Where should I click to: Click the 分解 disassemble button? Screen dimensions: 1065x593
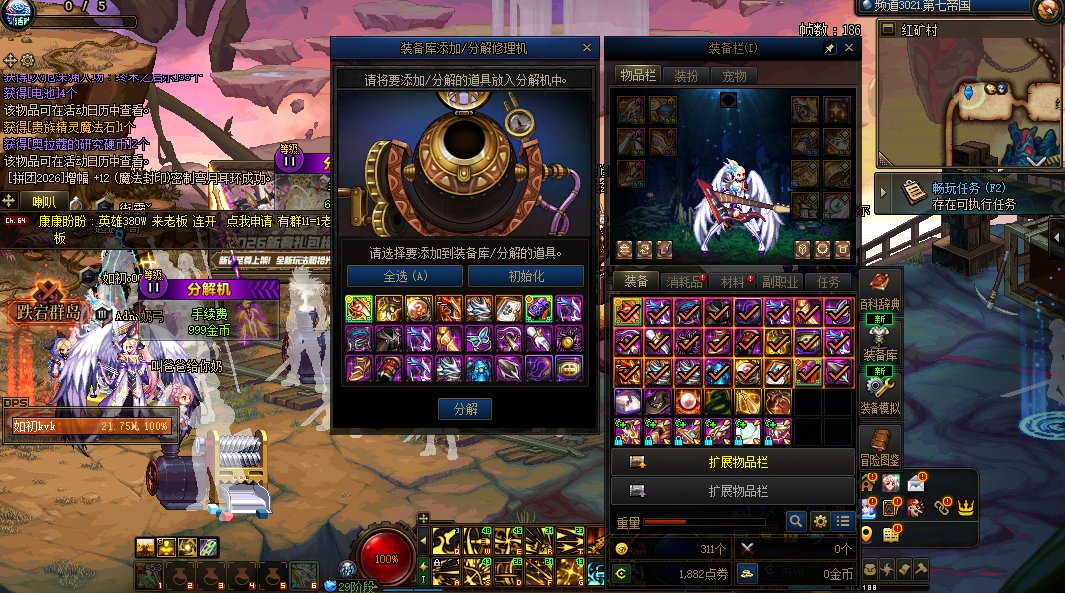(x=465, y=408)
